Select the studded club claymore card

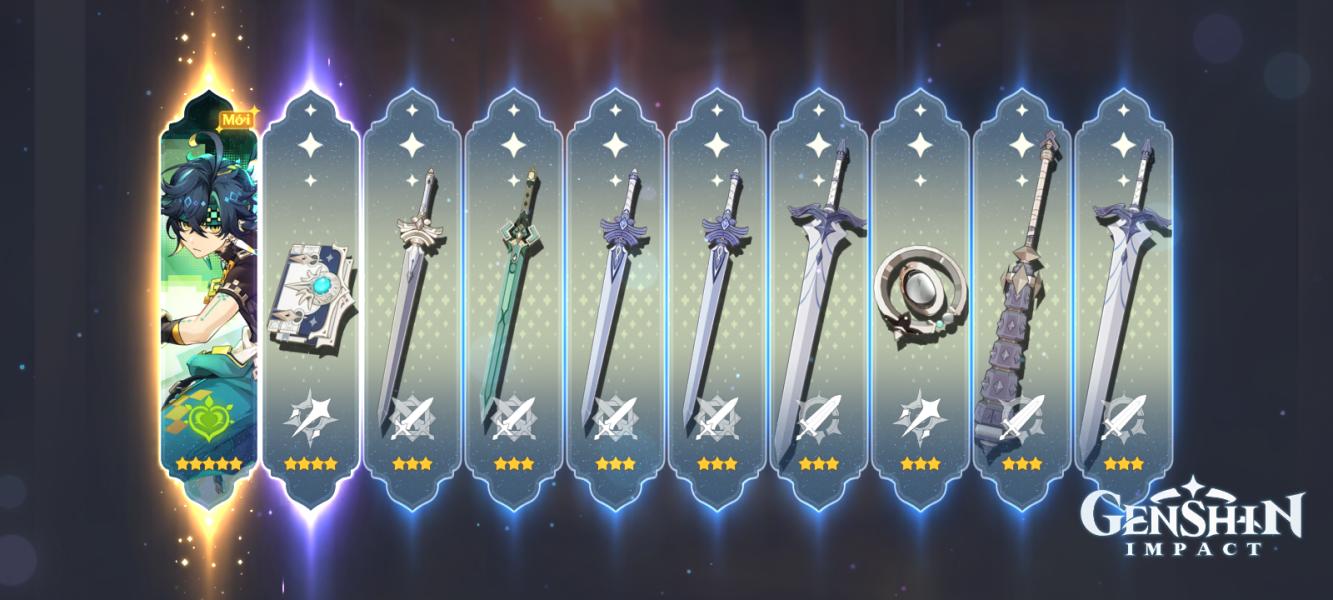point(1021,300)
